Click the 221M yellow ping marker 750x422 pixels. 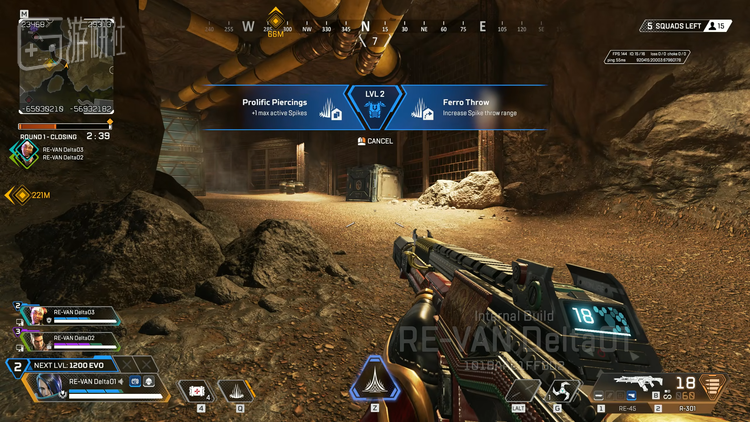point(20,195)
